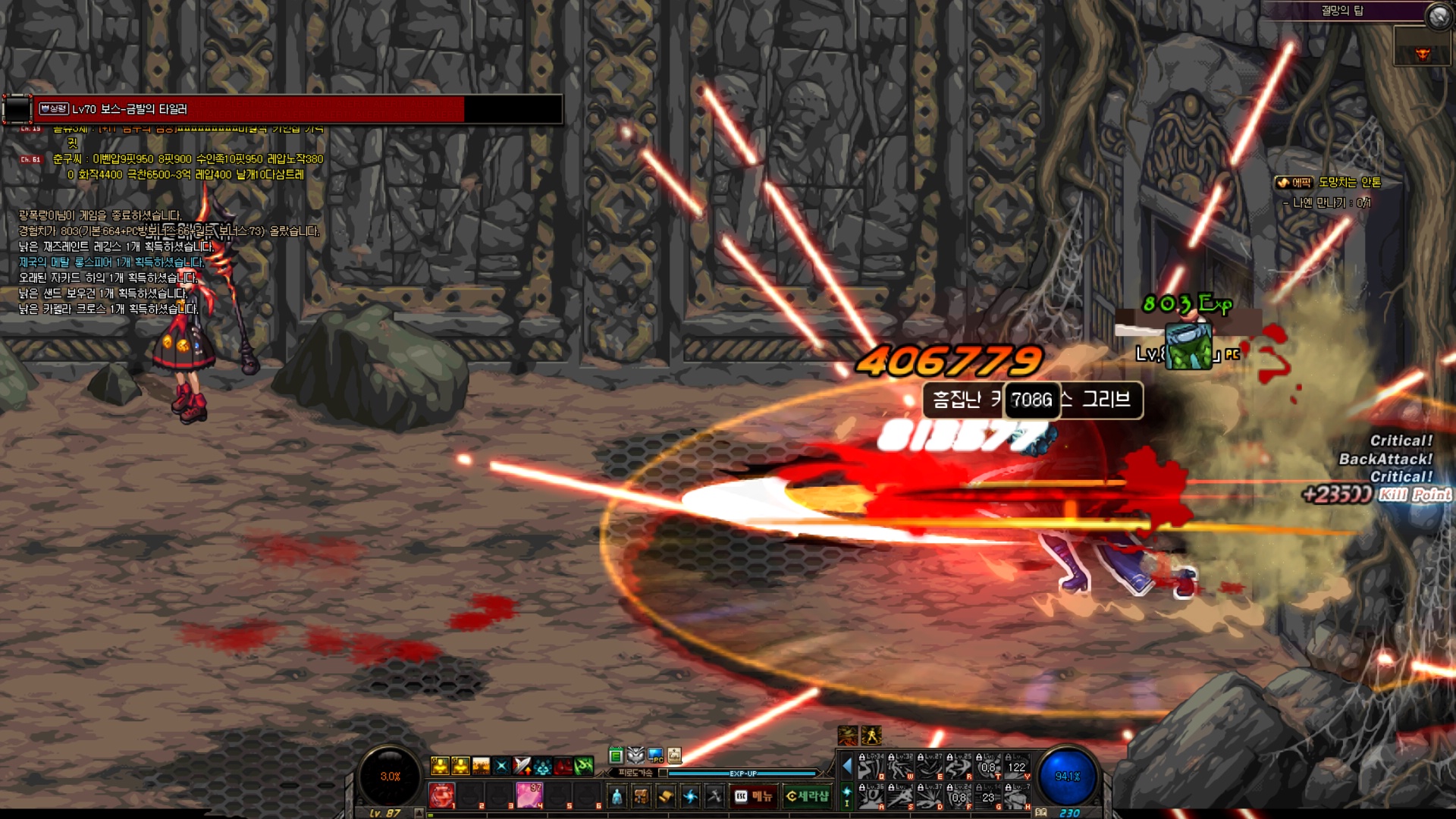Open the crossed tools icon
Image resolution: width=1456 pixels, height=819 pixels.
click(x=714, y=796)
